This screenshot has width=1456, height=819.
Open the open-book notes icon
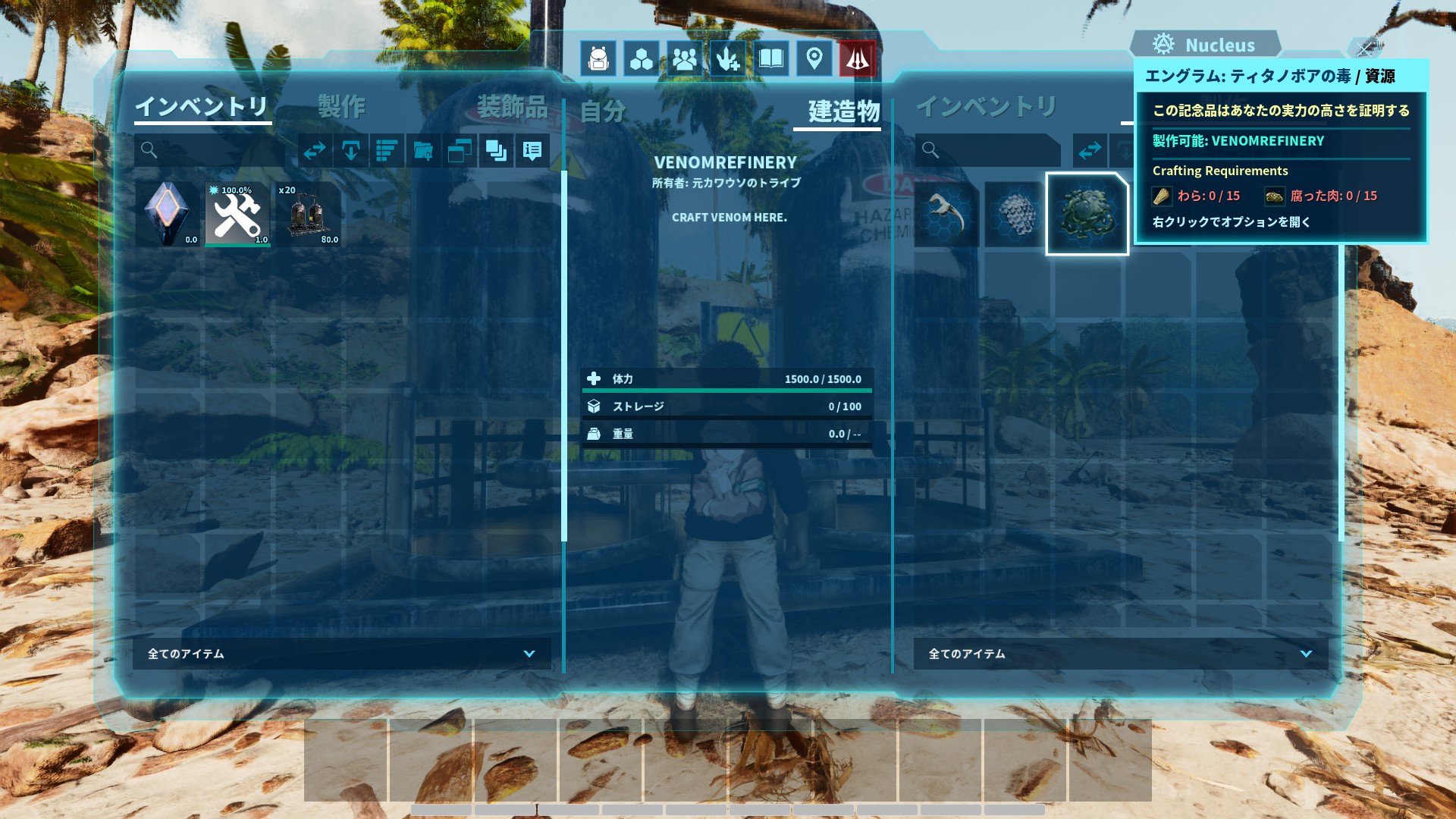pyautogui.click(x=771, y=59)
